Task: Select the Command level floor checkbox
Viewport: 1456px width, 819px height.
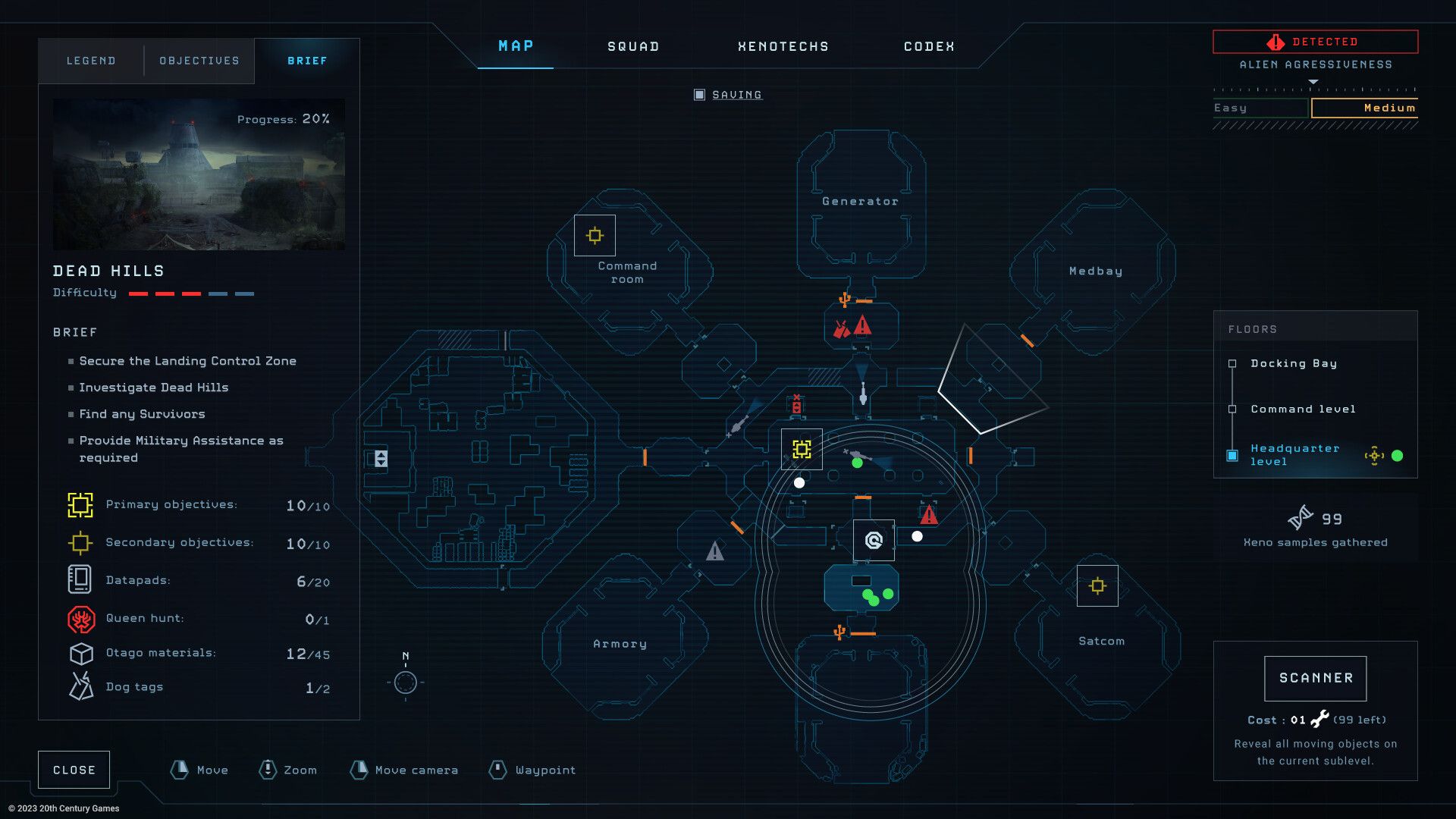Action: (1233, 409)
